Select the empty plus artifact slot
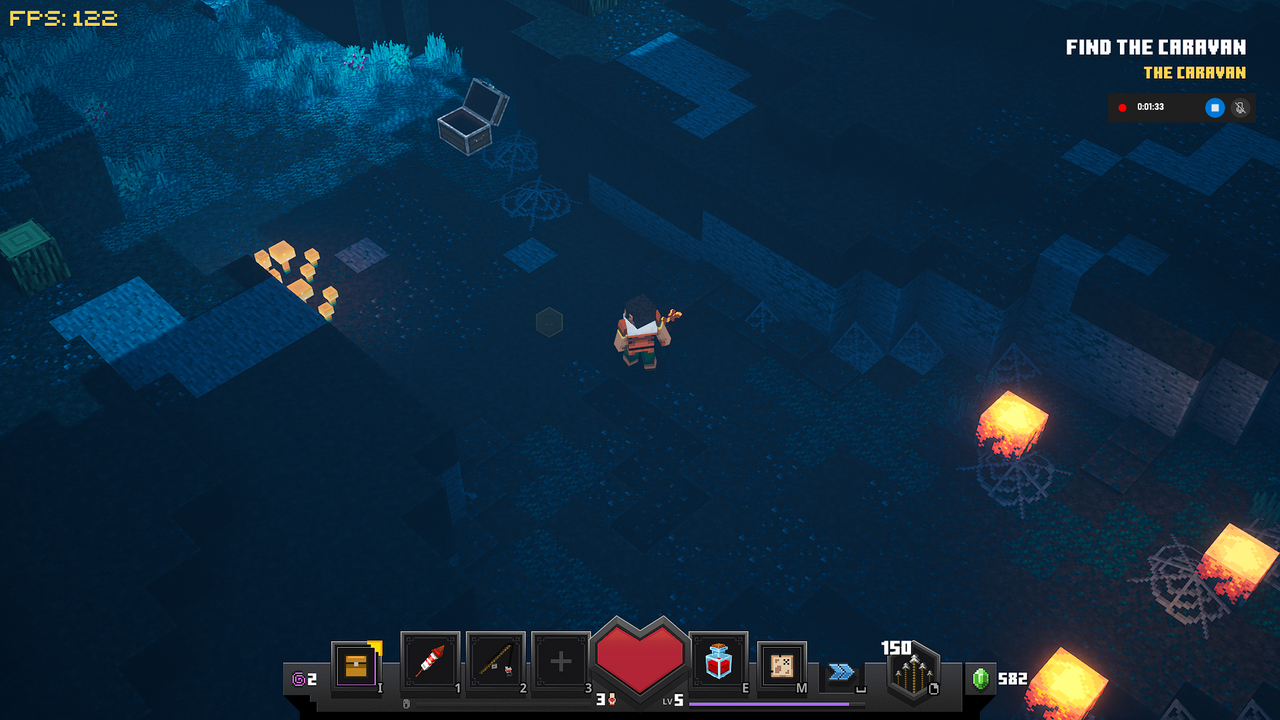The image size is (1280, 720). [561, 661]
